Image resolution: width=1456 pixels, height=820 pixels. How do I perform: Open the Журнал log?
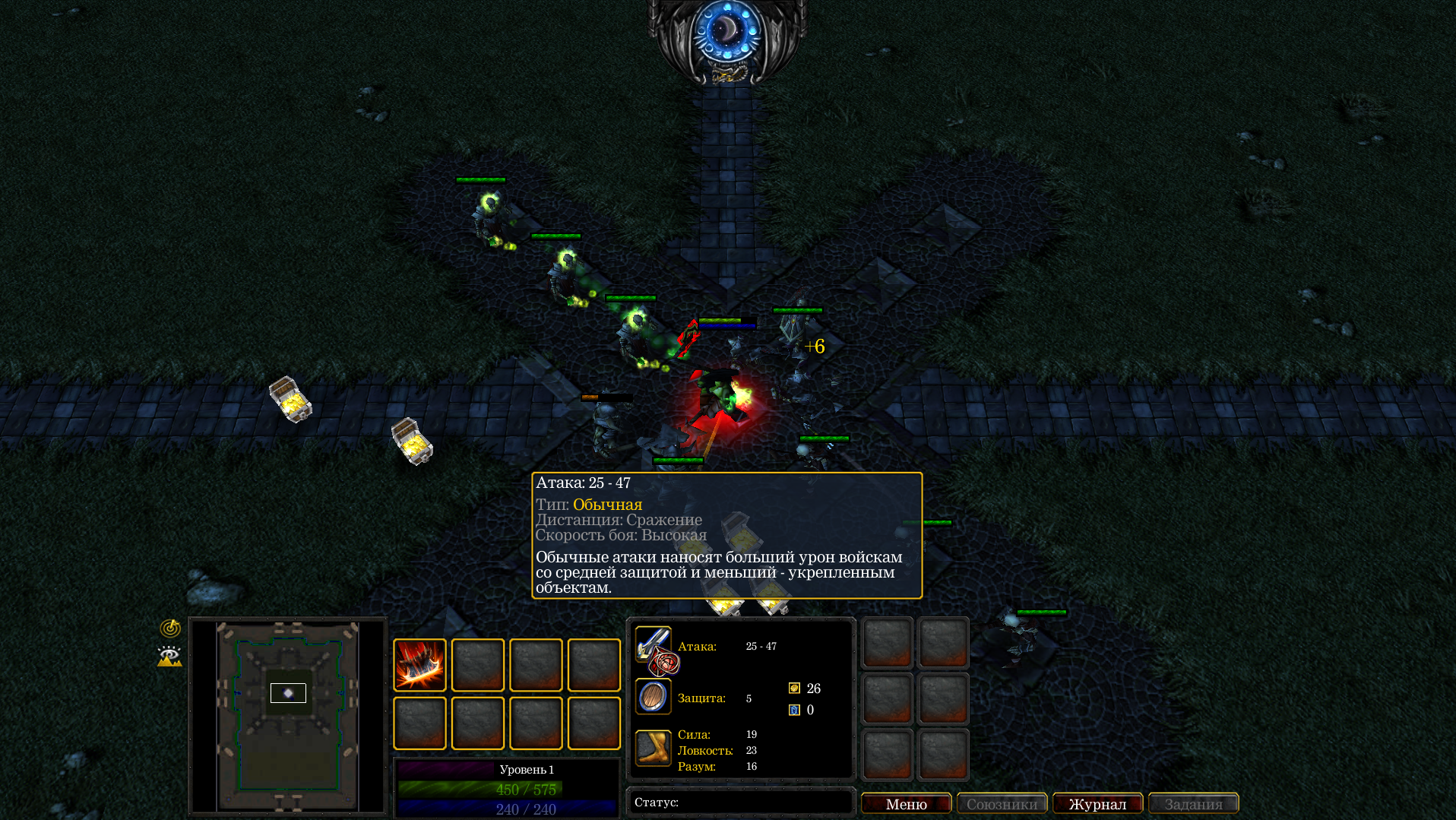pos(1097,803)
